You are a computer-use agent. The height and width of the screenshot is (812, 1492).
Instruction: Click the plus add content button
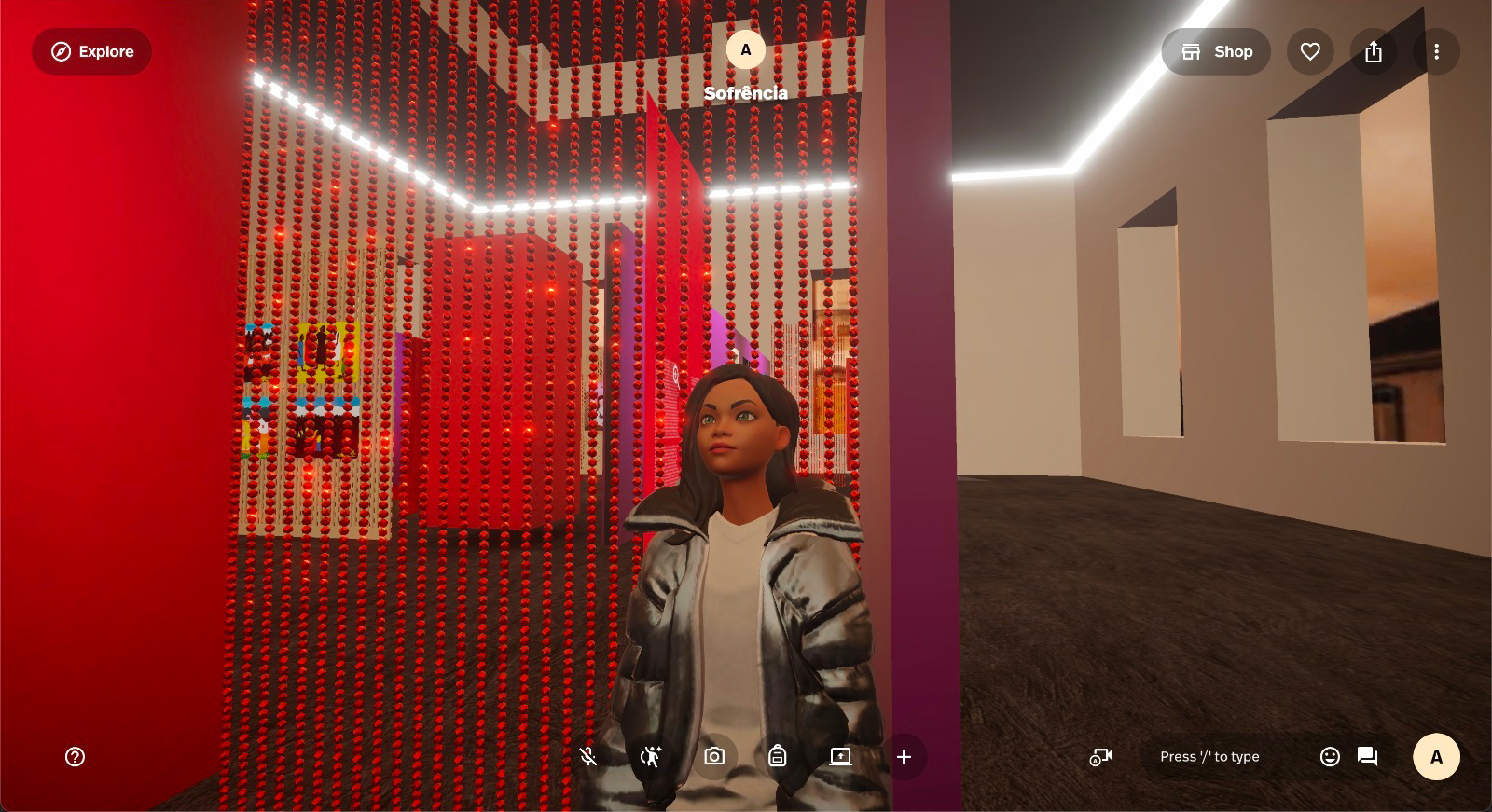point(904,757)
